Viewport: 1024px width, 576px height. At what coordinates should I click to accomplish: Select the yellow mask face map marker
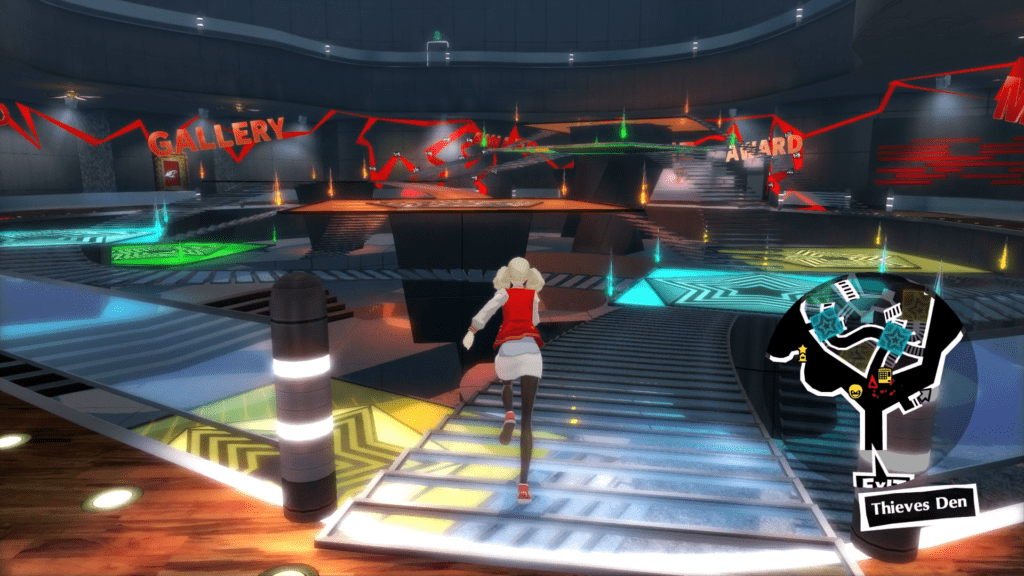pyautogui.click(x=856, y=391)
